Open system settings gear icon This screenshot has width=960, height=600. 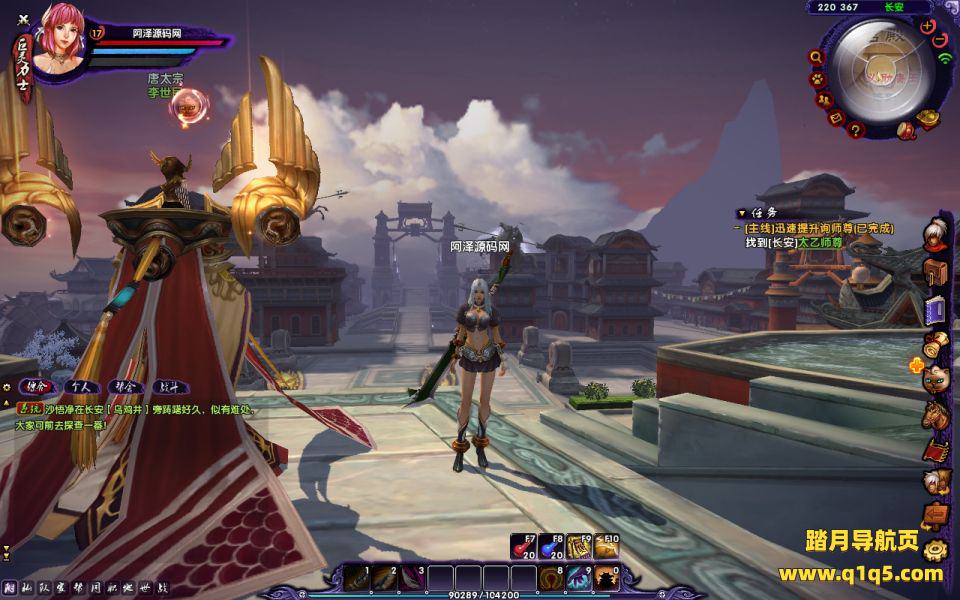point(935,549)
